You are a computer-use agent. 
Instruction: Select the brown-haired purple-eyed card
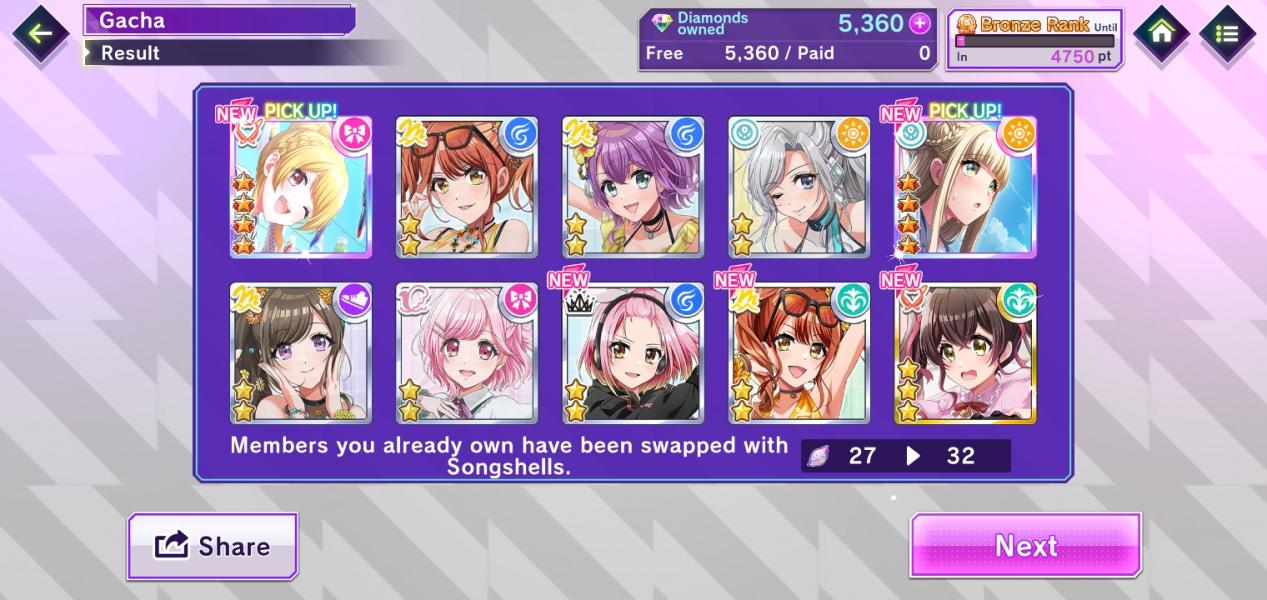click(x=301, y=353)
